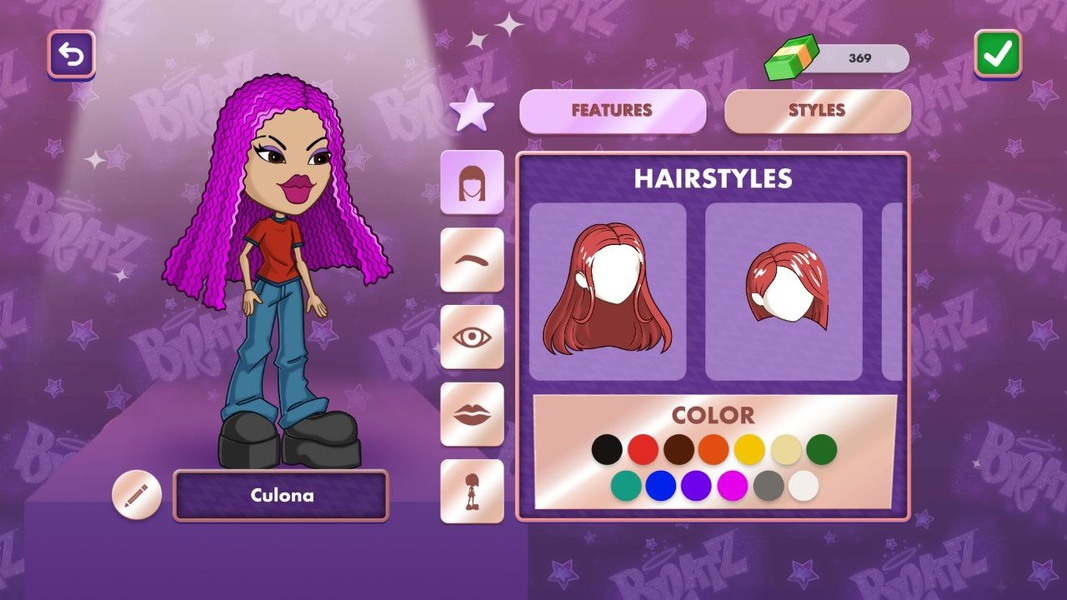
Task: Confirm the character with the green checkmark
Action: tap(997, 54)
